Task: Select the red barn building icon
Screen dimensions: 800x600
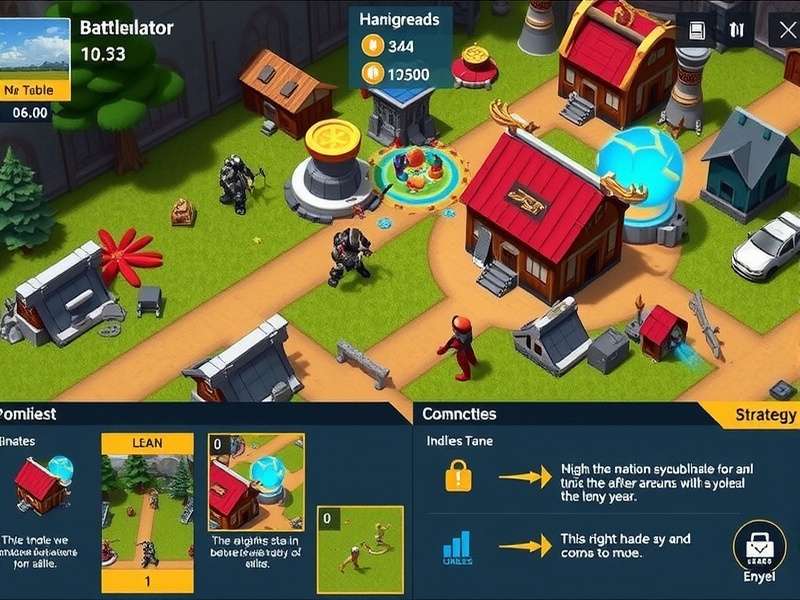Action: pos(40,485)
